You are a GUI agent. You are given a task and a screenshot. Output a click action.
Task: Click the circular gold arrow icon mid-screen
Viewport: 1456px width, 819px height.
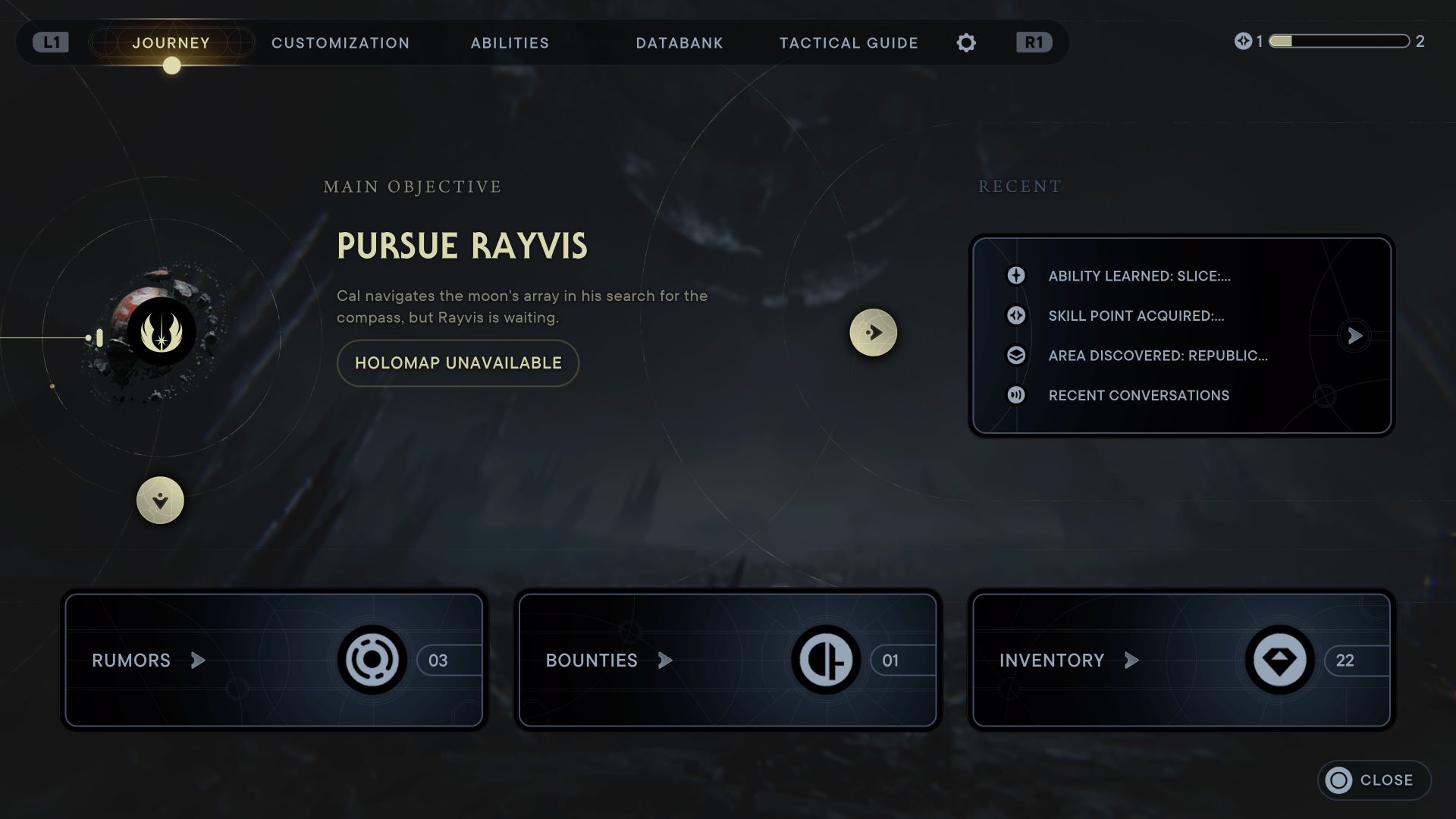874,332
